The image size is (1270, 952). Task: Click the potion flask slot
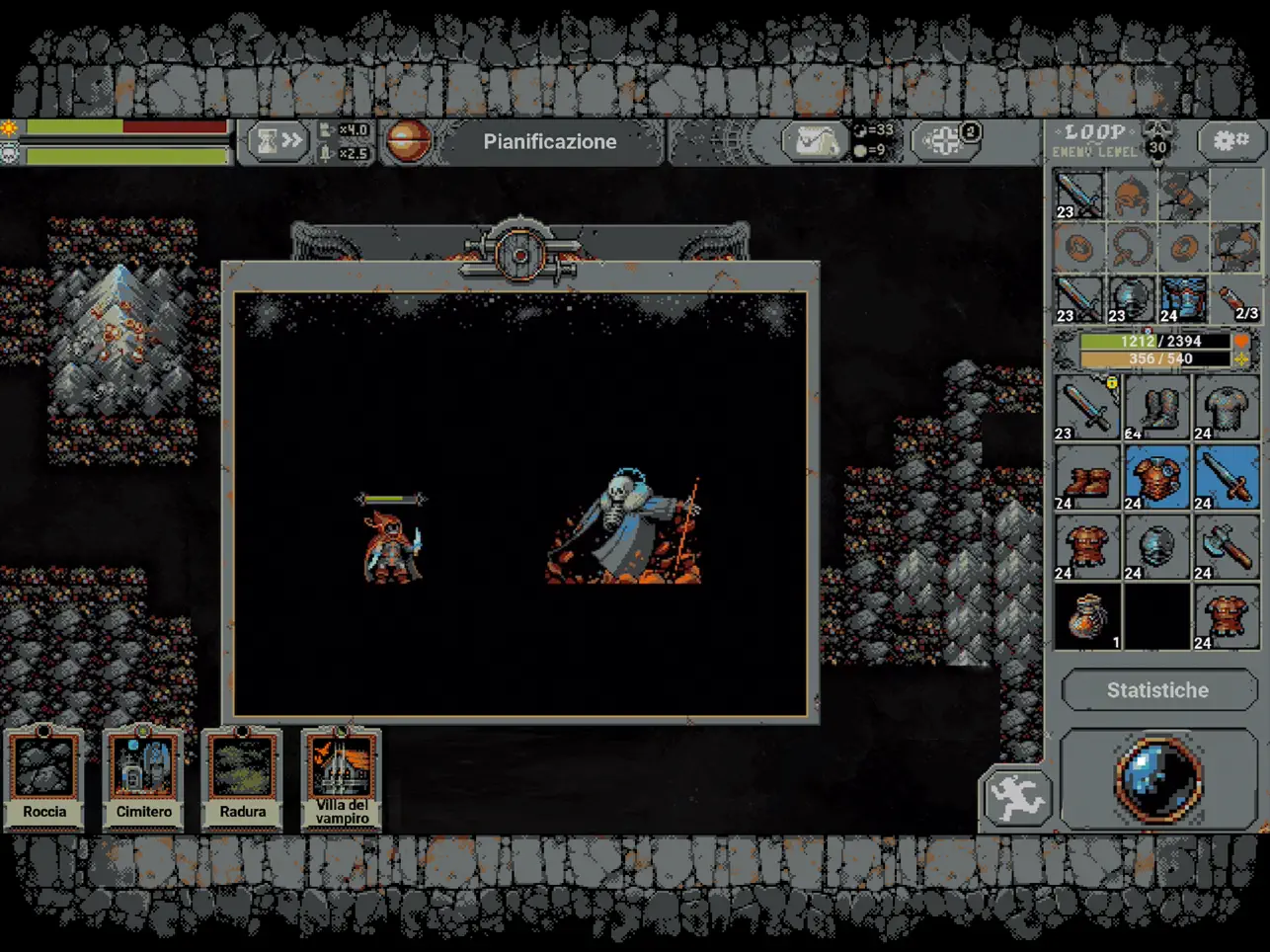tap(1235, 299)
